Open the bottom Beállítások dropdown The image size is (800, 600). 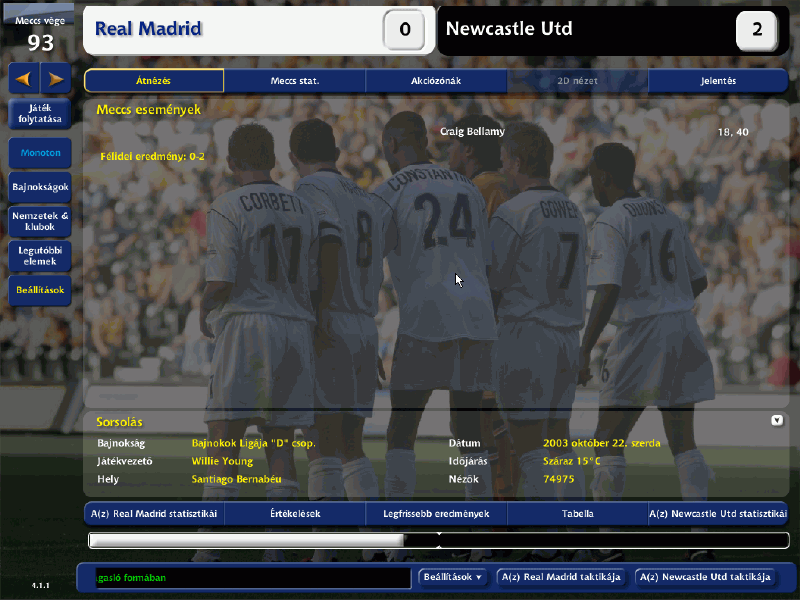coord(453,577)
